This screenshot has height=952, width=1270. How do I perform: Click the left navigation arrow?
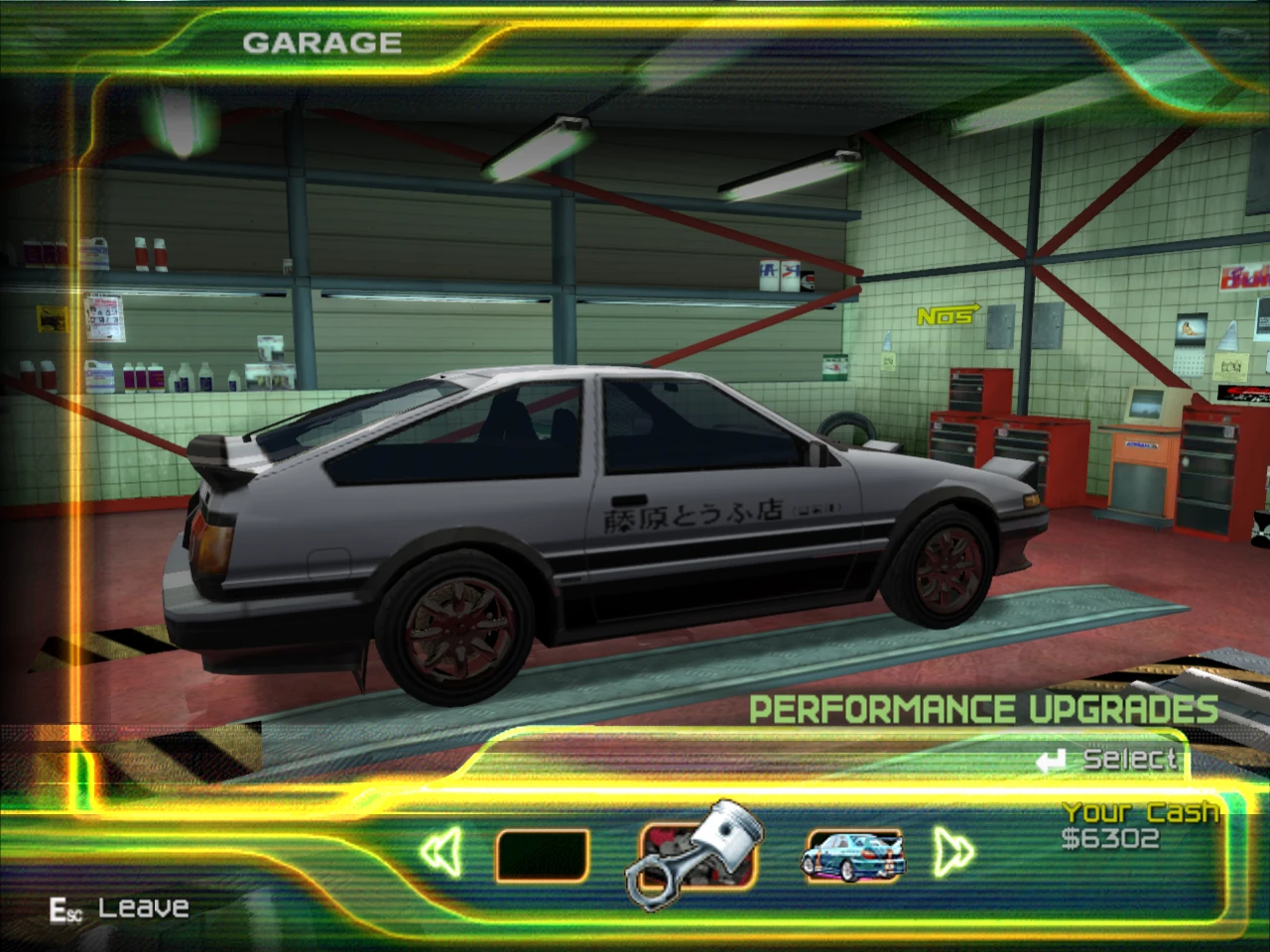(441, 851)
